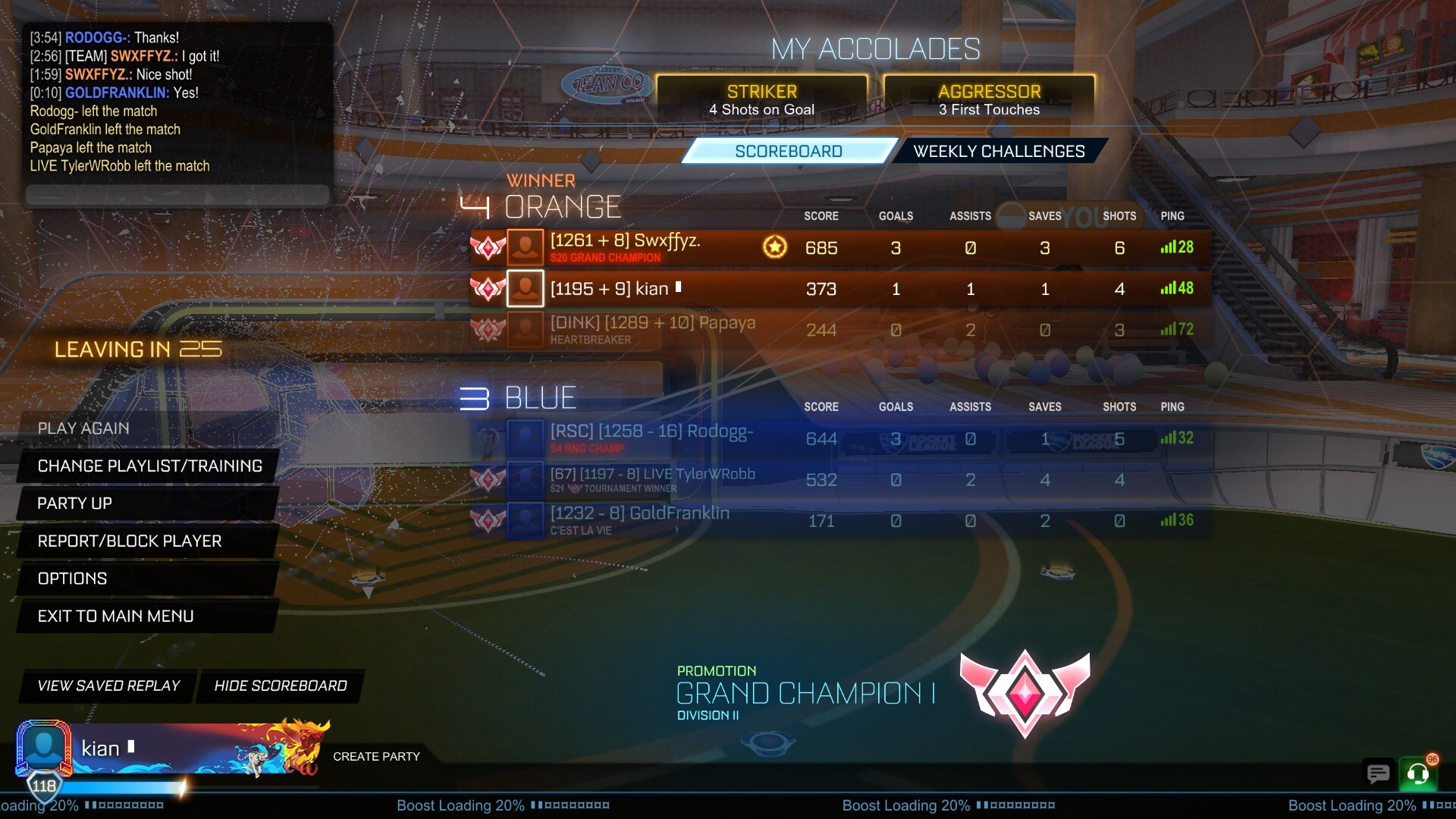This screenshot has width=1456, height=819.
Task: Click Papaya's player portrait icon
Action: click(x=525, y=329)
